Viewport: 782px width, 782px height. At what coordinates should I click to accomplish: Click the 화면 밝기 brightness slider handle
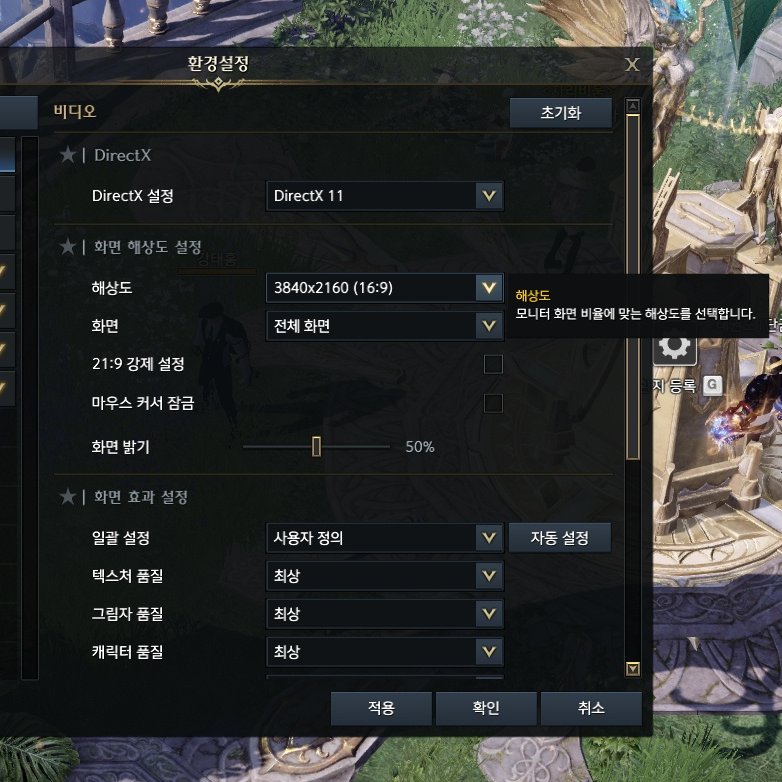click(316, 446)
